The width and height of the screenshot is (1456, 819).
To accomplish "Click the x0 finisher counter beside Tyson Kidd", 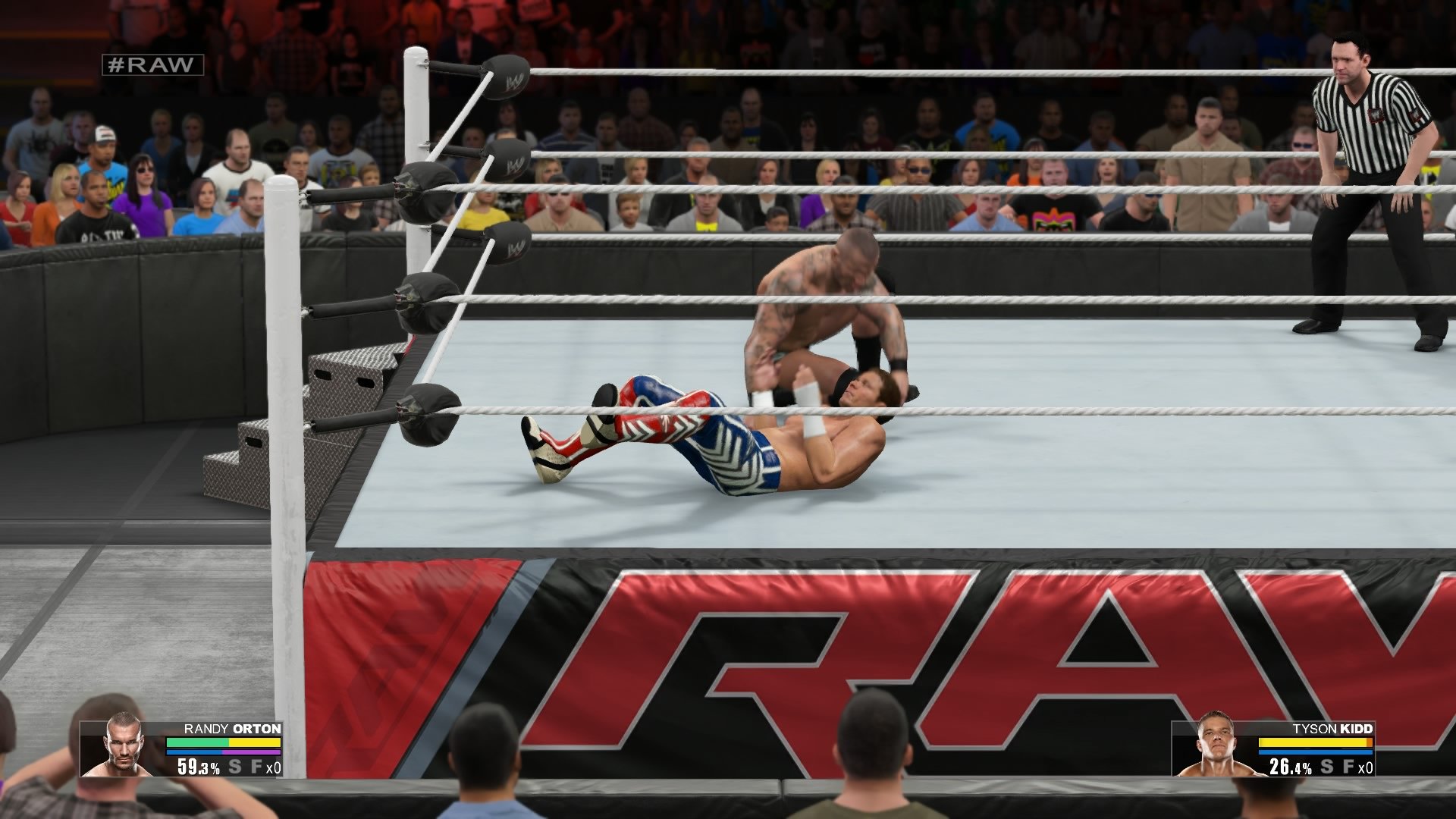I will pyautogui.click(x=1366, y=767).
